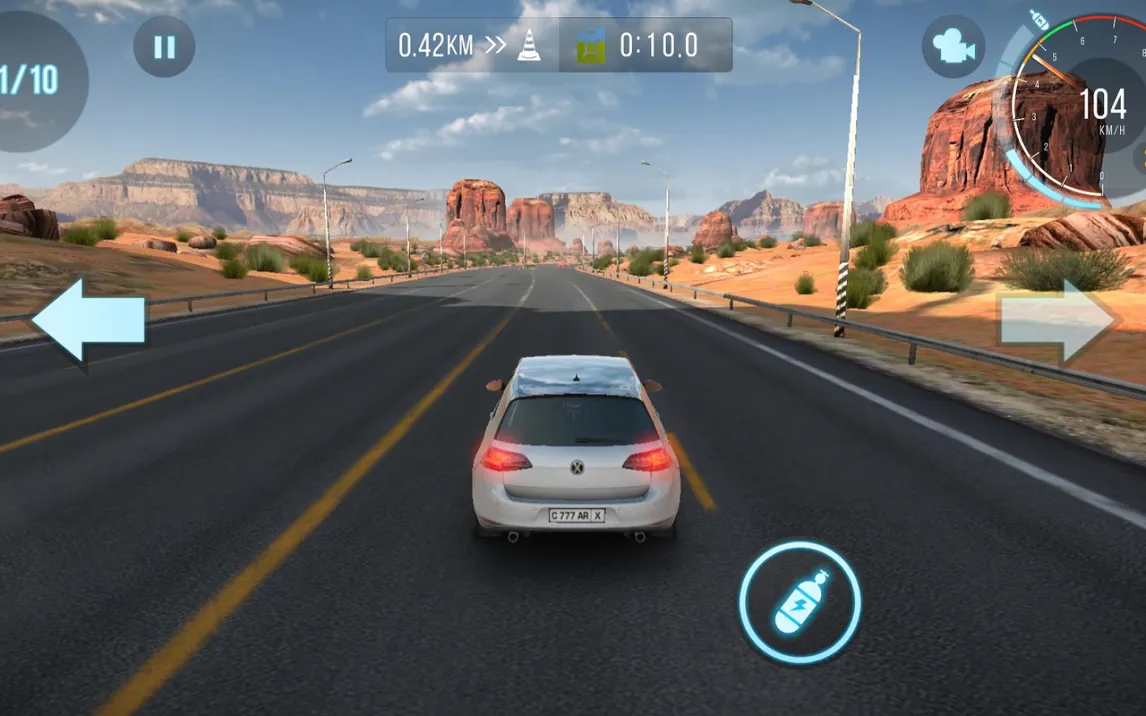This screenshot has width=1146, height=716.
Task: Steer right with the right arrow
Action: click(x=1058, y=320)
